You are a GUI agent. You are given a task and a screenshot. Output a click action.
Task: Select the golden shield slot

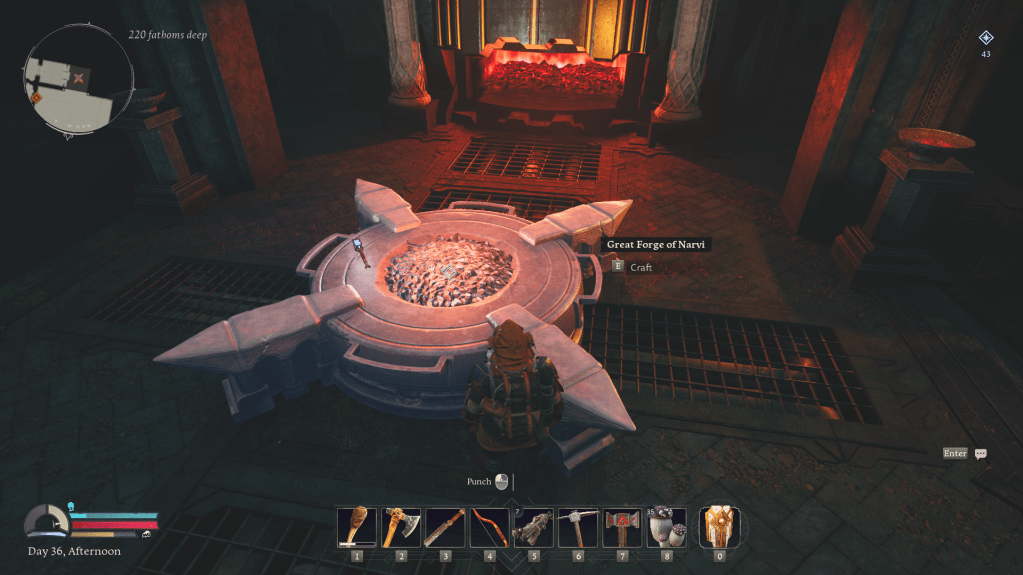[x=719, y=526]
